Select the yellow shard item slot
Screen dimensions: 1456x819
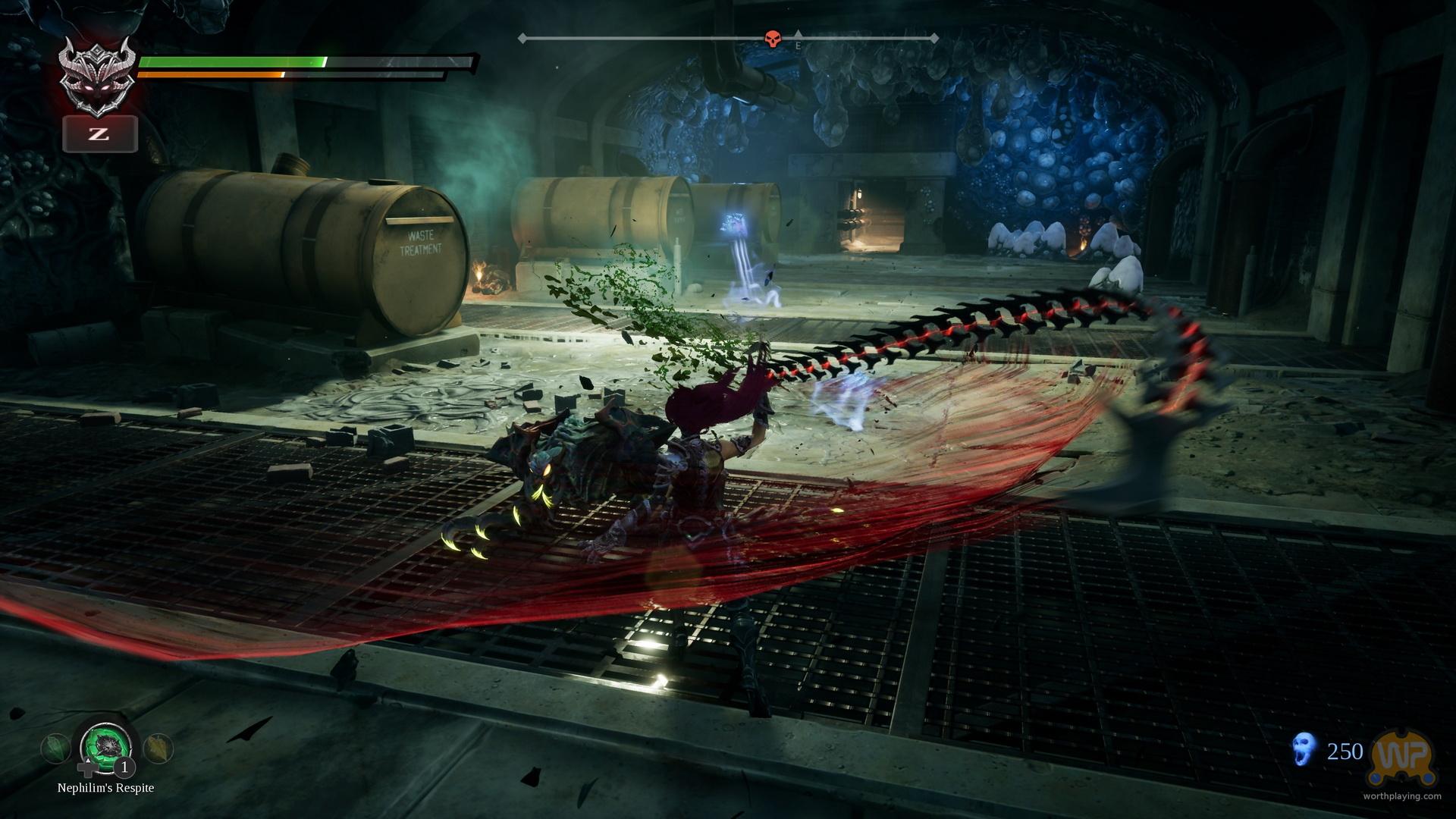[x=159, y=749]
